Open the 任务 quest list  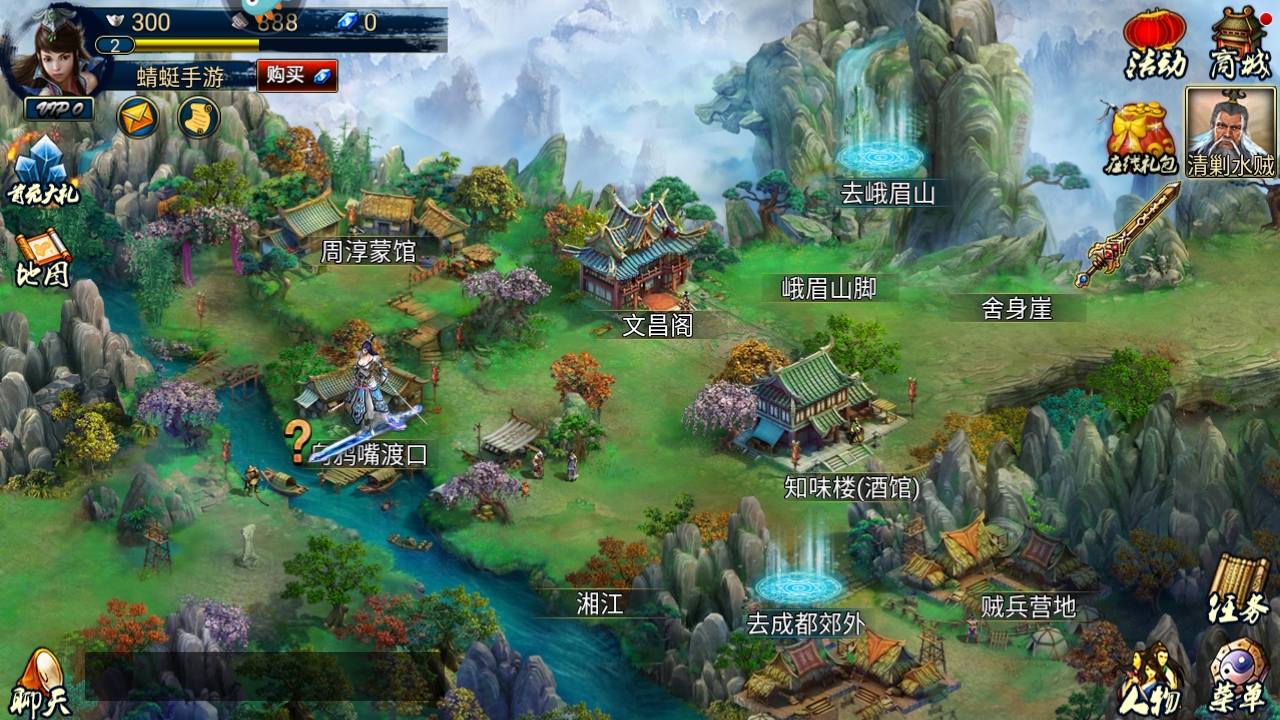click(1238, 588)
